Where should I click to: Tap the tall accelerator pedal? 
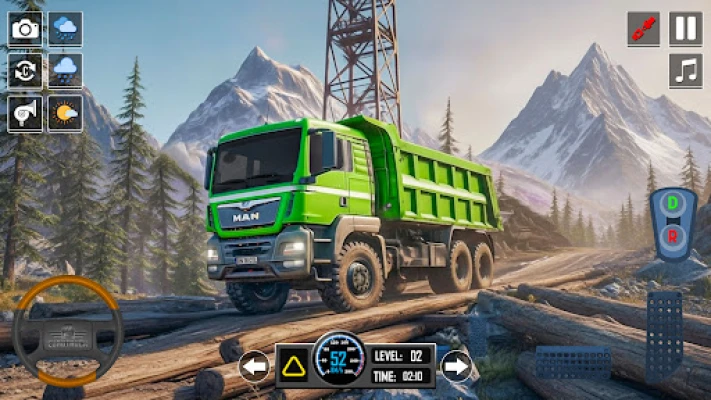tap(664, 337)
